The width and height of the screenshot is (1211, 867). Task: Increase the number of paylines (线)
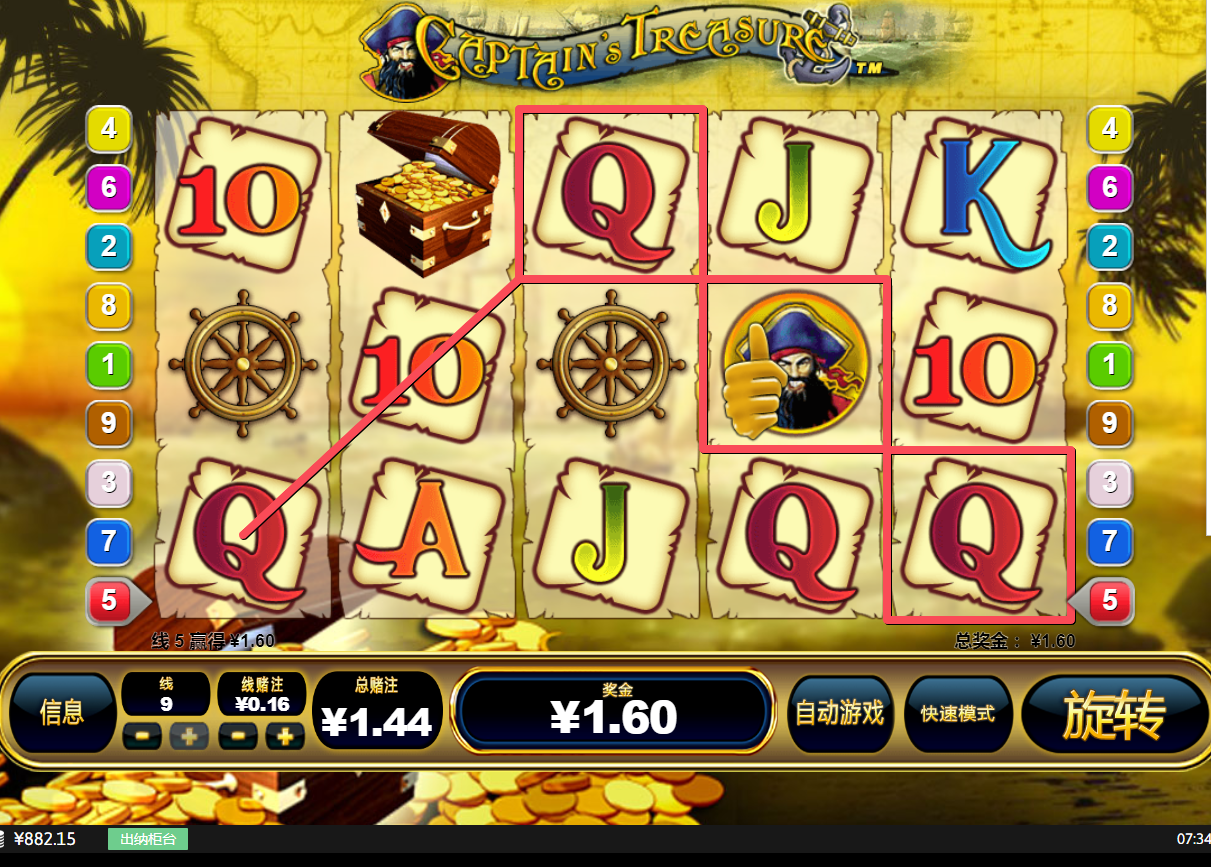pyautogui.click(x=189, y=737)
